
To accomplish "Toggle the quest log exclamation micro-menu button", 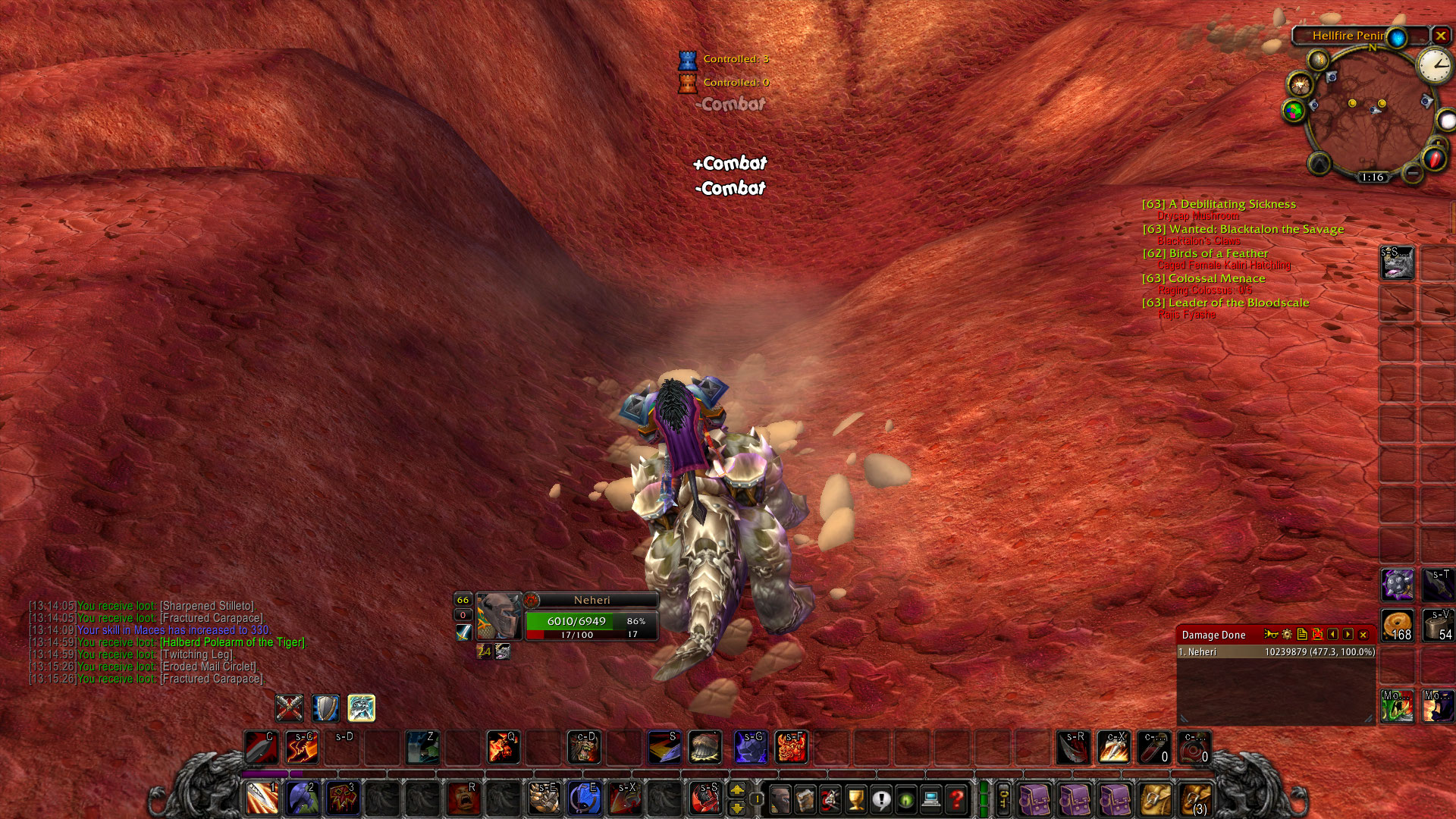I will pos(881,800).
